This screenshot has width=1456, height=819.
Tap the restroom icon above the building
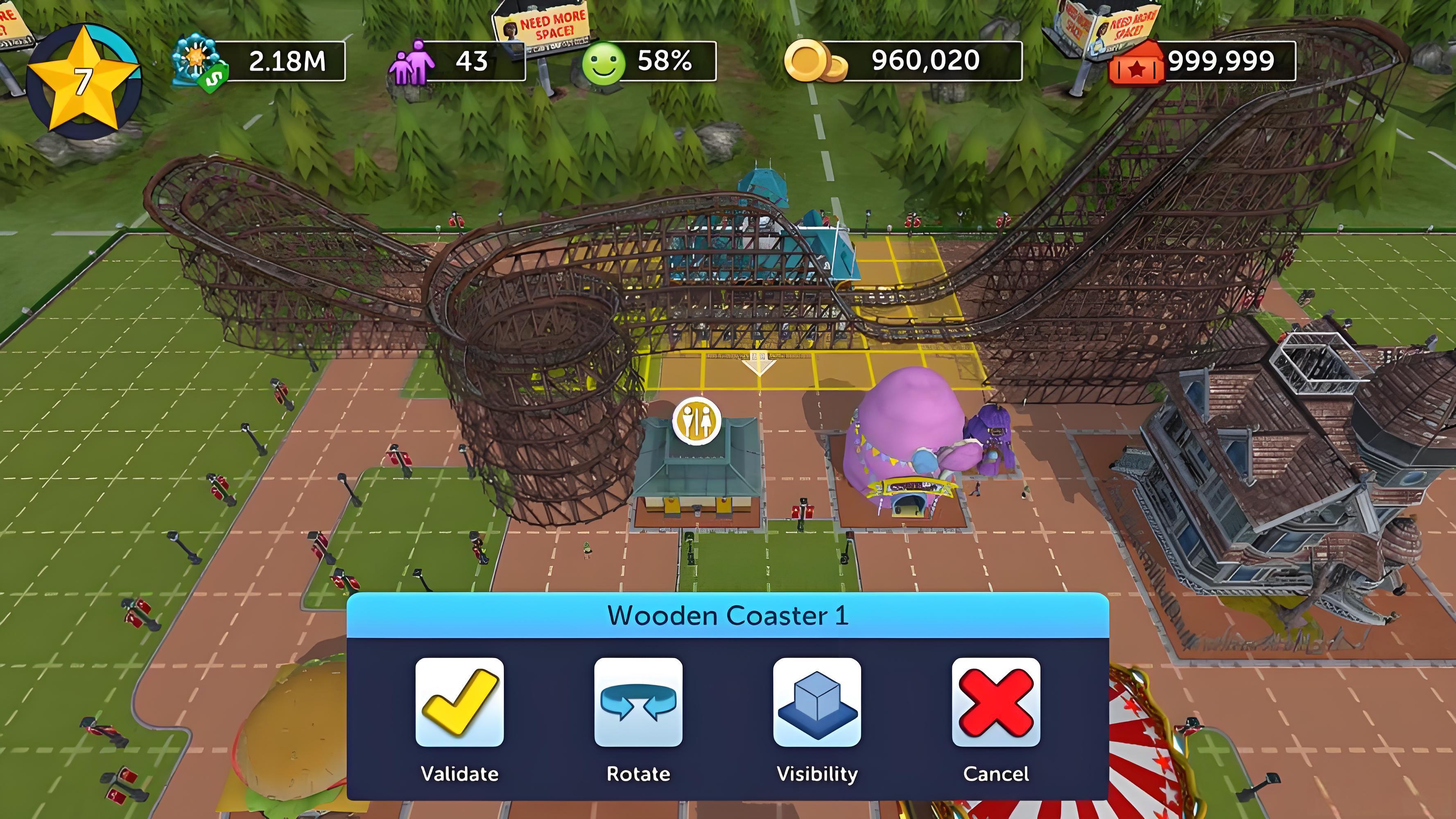pos(696,421)
